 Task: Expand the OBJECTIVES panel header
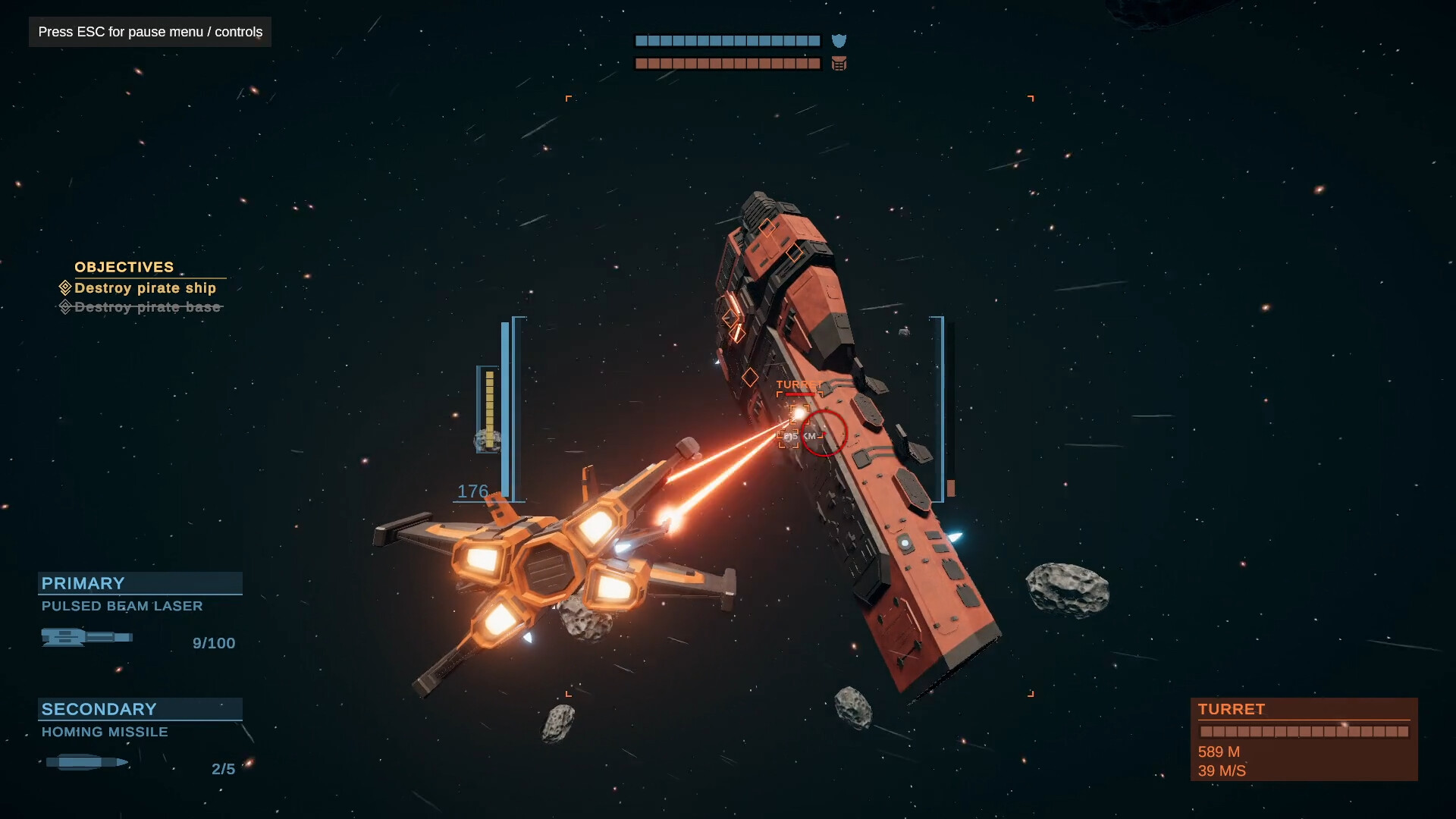124,267
